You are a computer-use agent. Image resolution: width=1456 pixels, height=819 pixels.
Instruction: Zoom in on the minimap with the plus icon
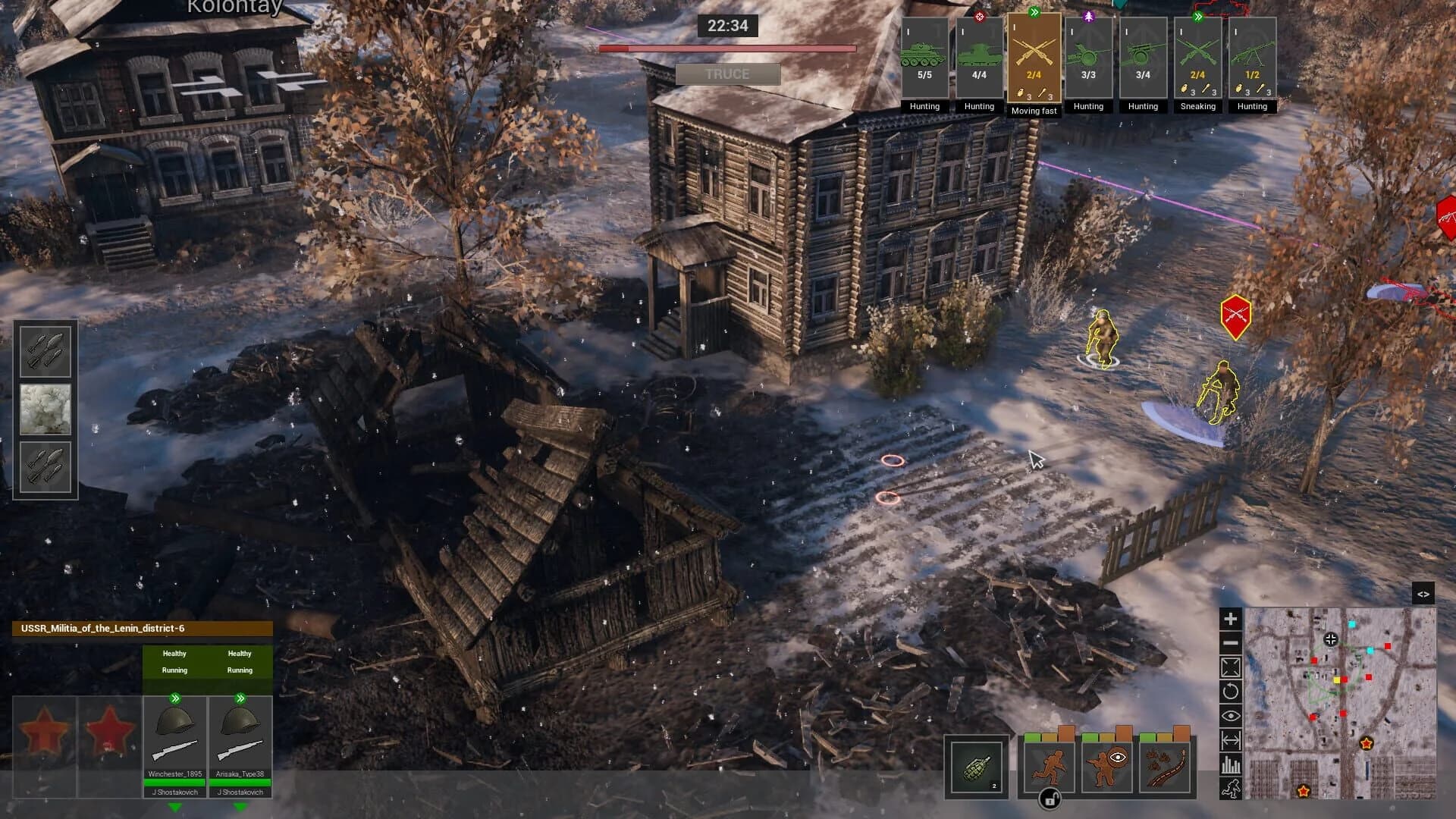1230,619
